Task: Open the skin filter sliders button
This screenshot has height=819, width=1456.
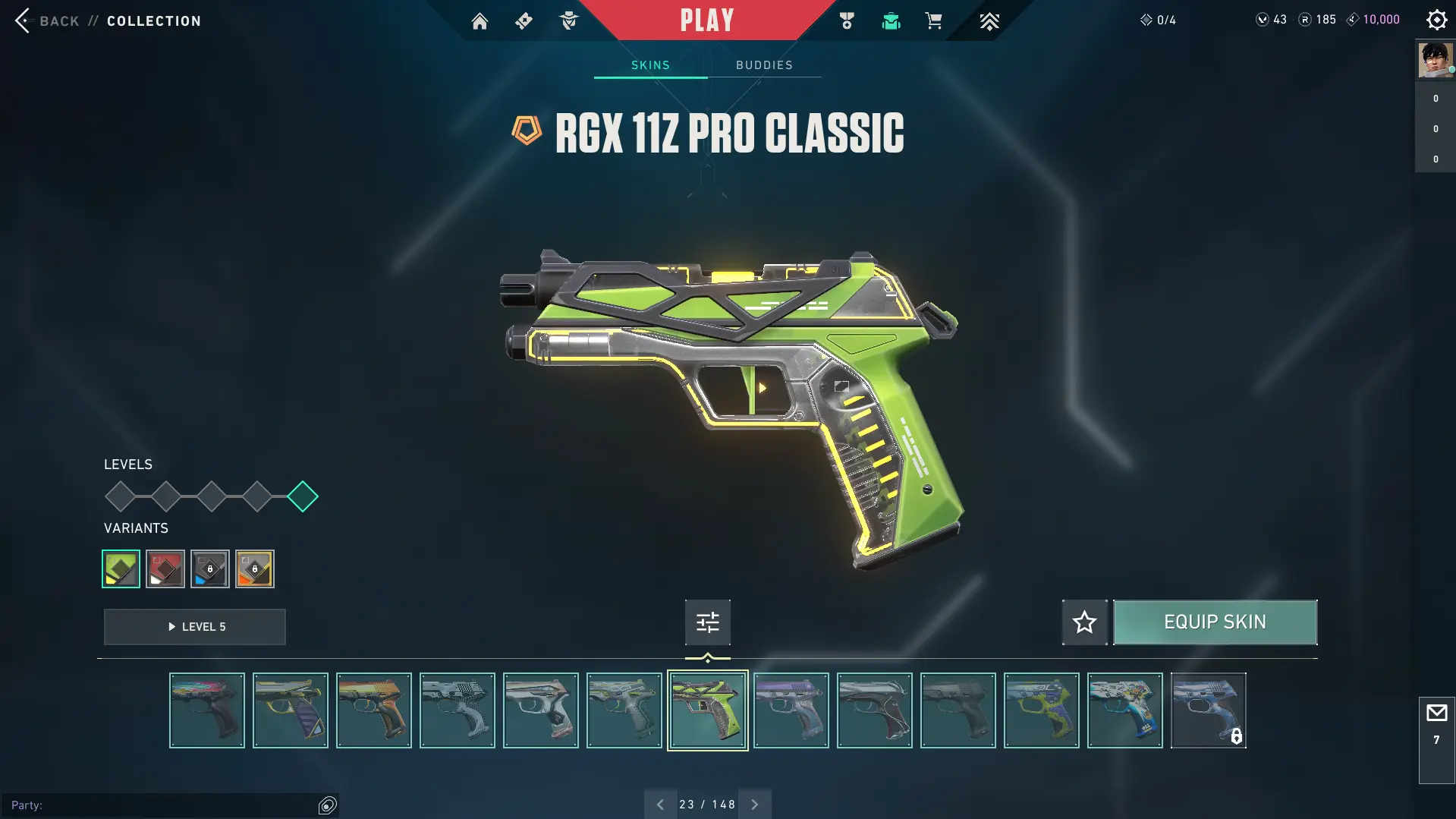Action: (707, 622)
